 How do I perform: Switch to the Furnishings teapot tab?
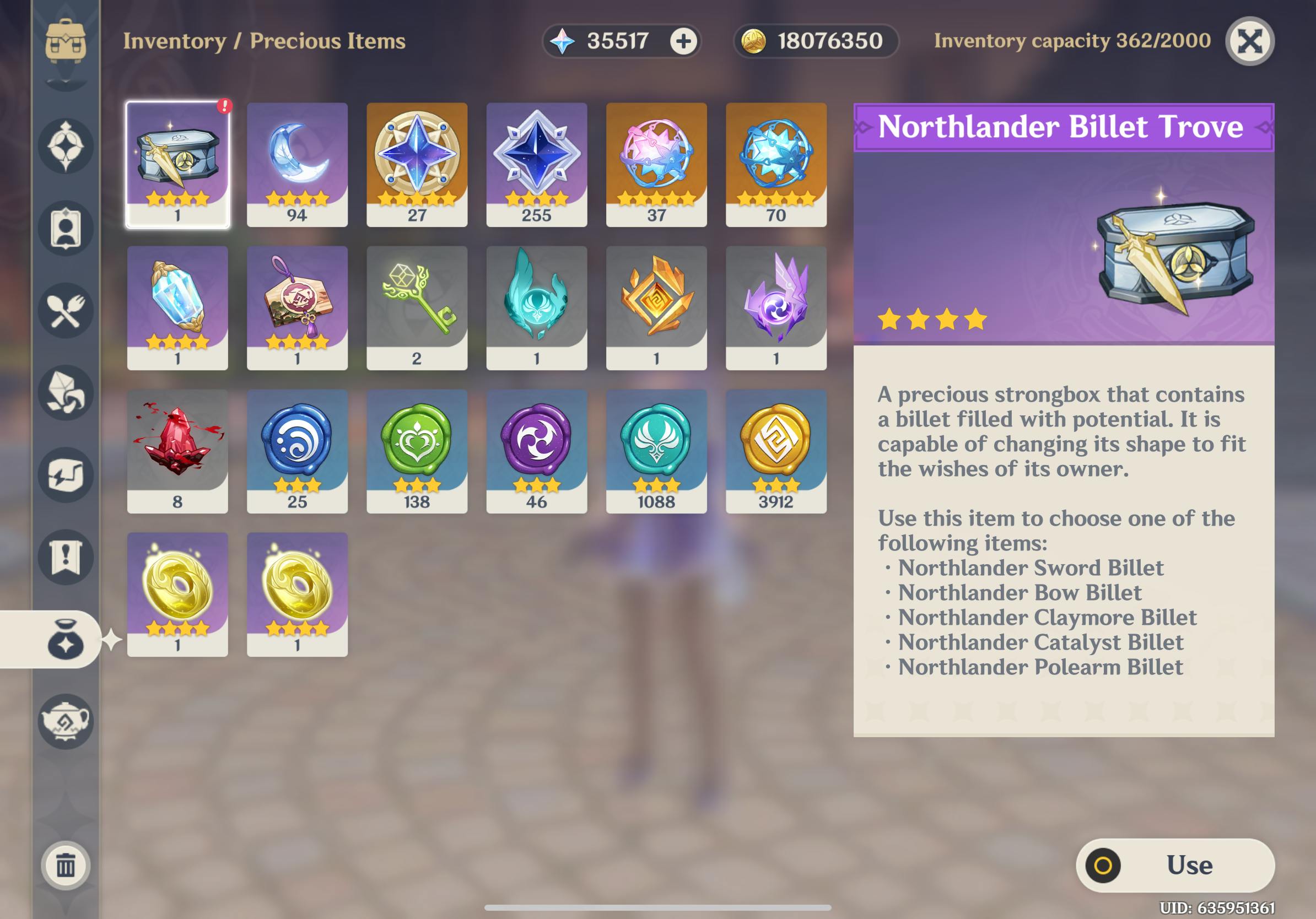[66, 721]
